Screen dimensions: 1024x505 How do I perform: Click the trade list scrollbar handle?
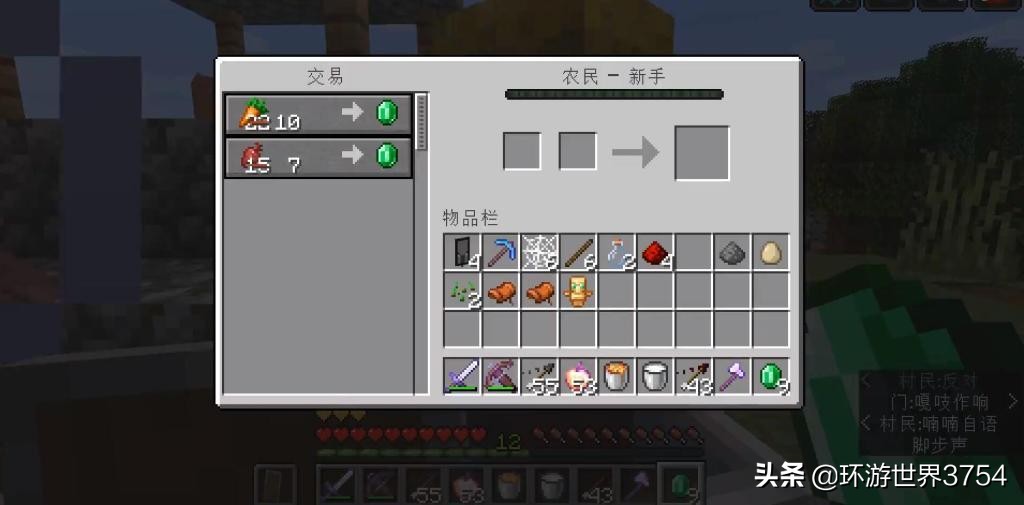click(421, 123)
